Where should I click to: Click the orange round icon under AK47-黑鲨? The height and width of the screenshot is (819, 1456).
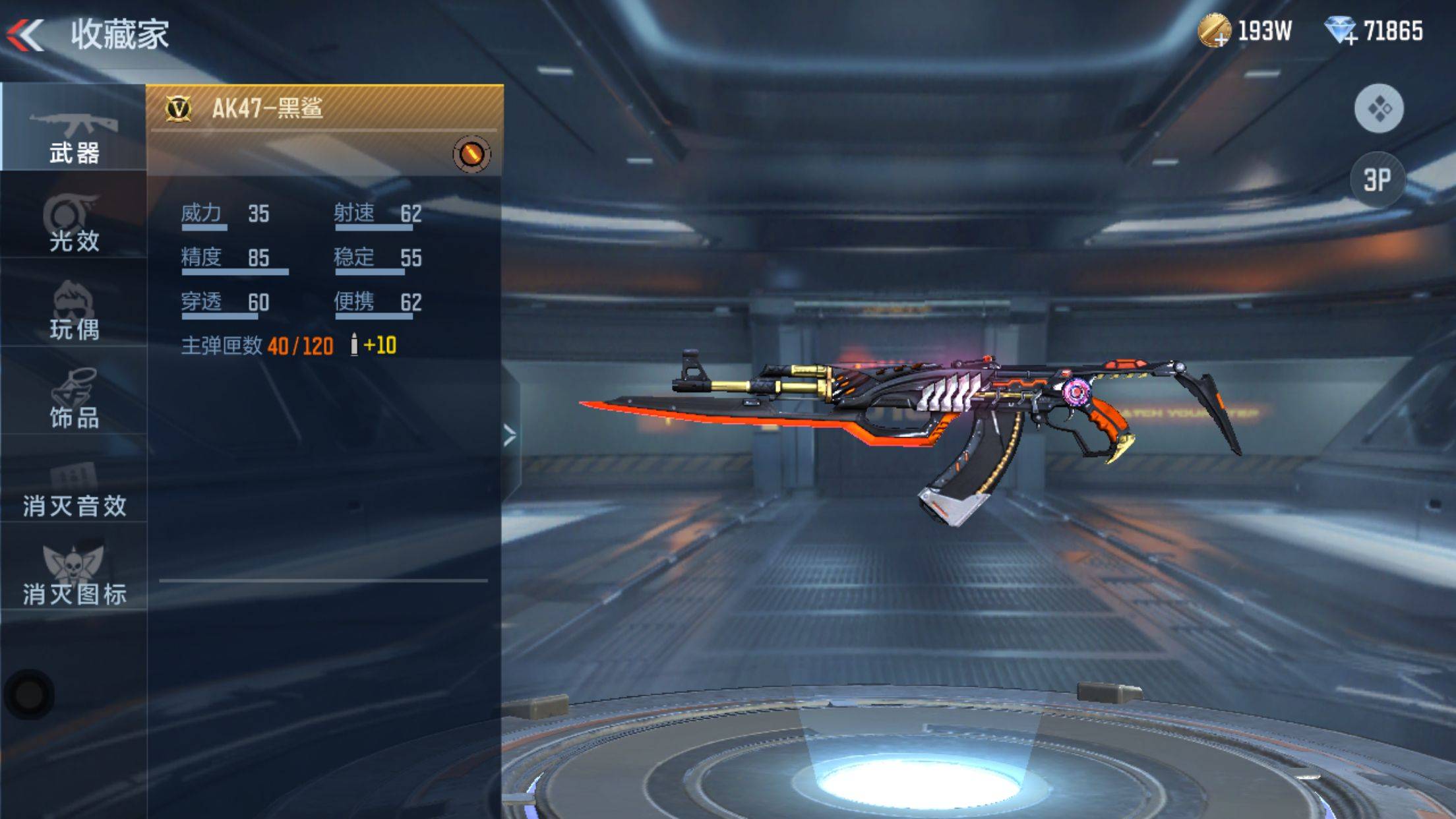(x=471, y=154)
